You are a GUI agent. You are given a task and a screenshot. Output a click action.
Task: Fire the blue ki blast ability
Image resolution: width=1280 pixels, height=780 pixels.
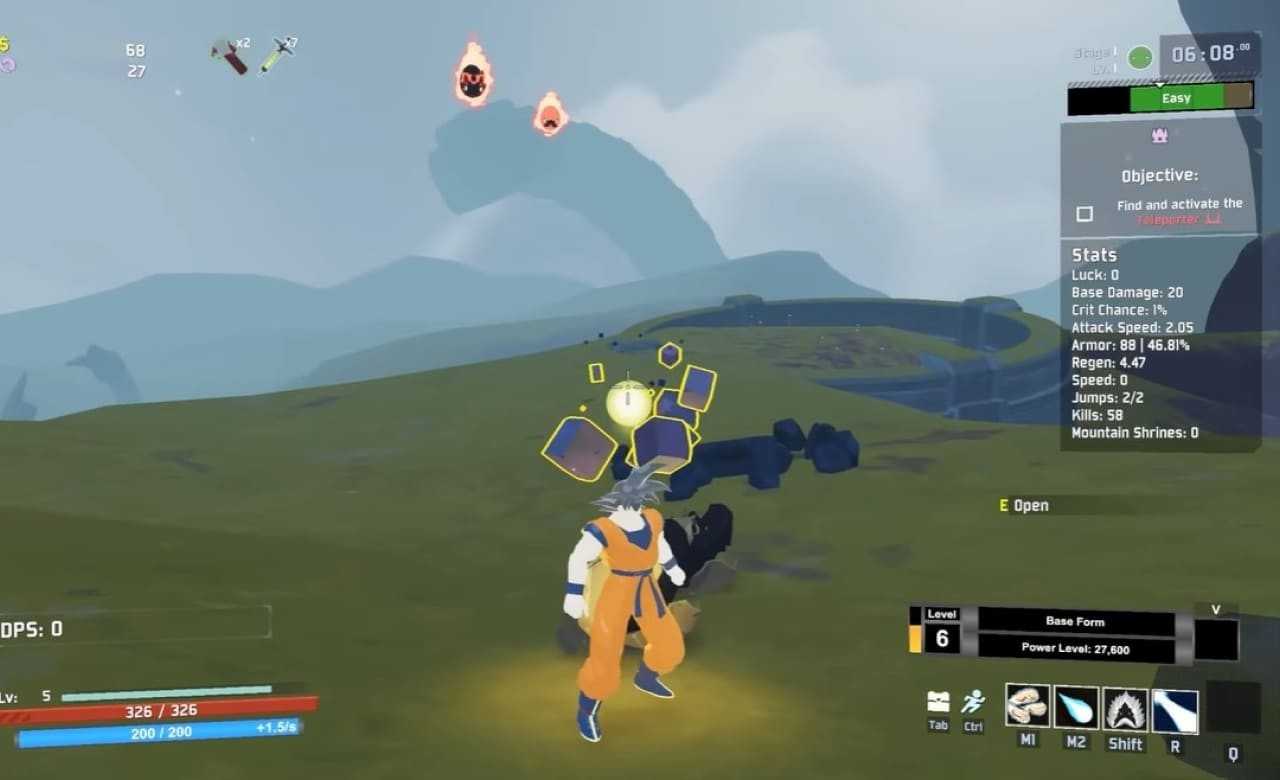pyautogui.click(x=1076, y=707)
